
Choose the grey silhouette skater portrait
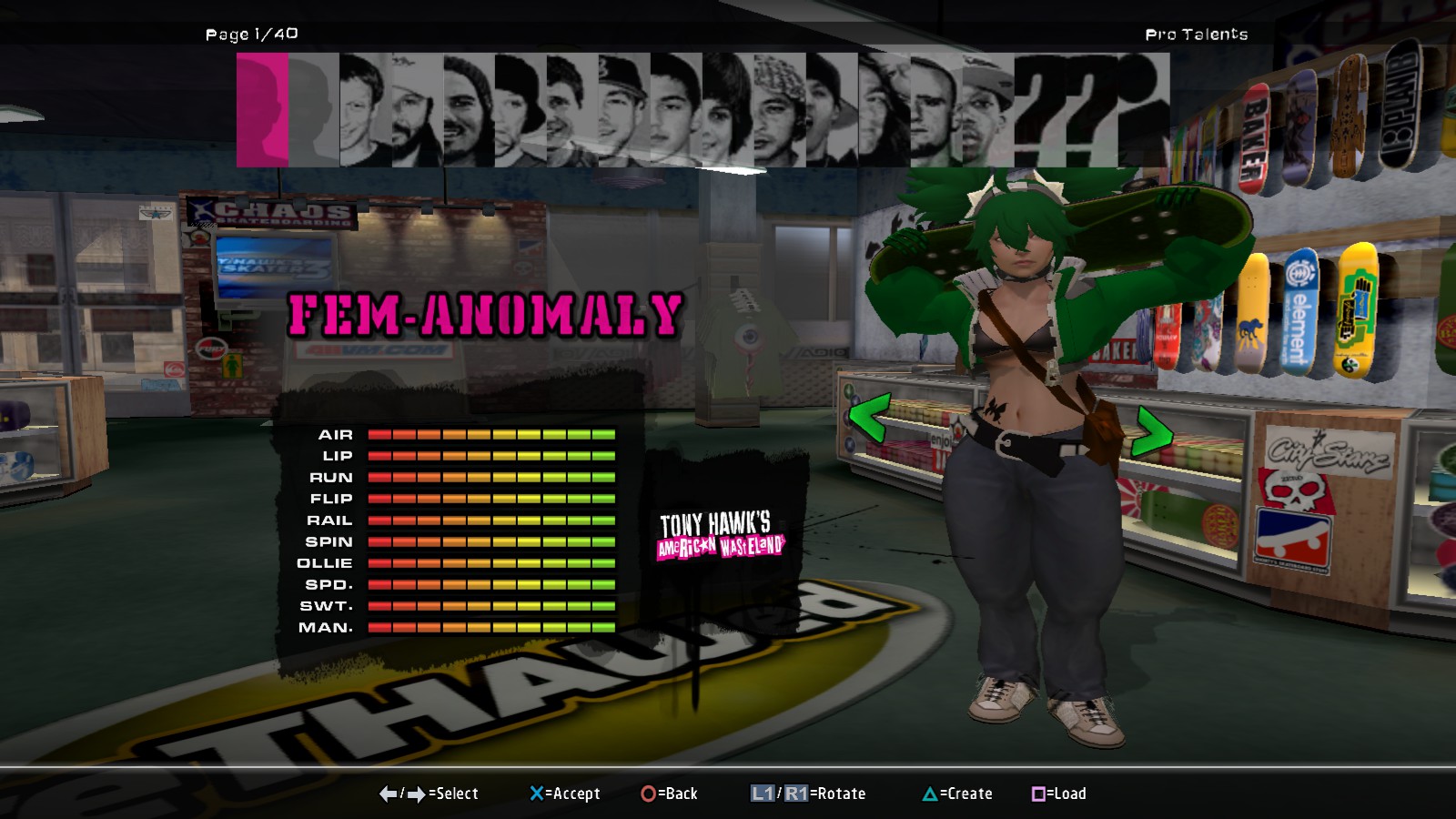pyautogui.click(x=314, y=110)
